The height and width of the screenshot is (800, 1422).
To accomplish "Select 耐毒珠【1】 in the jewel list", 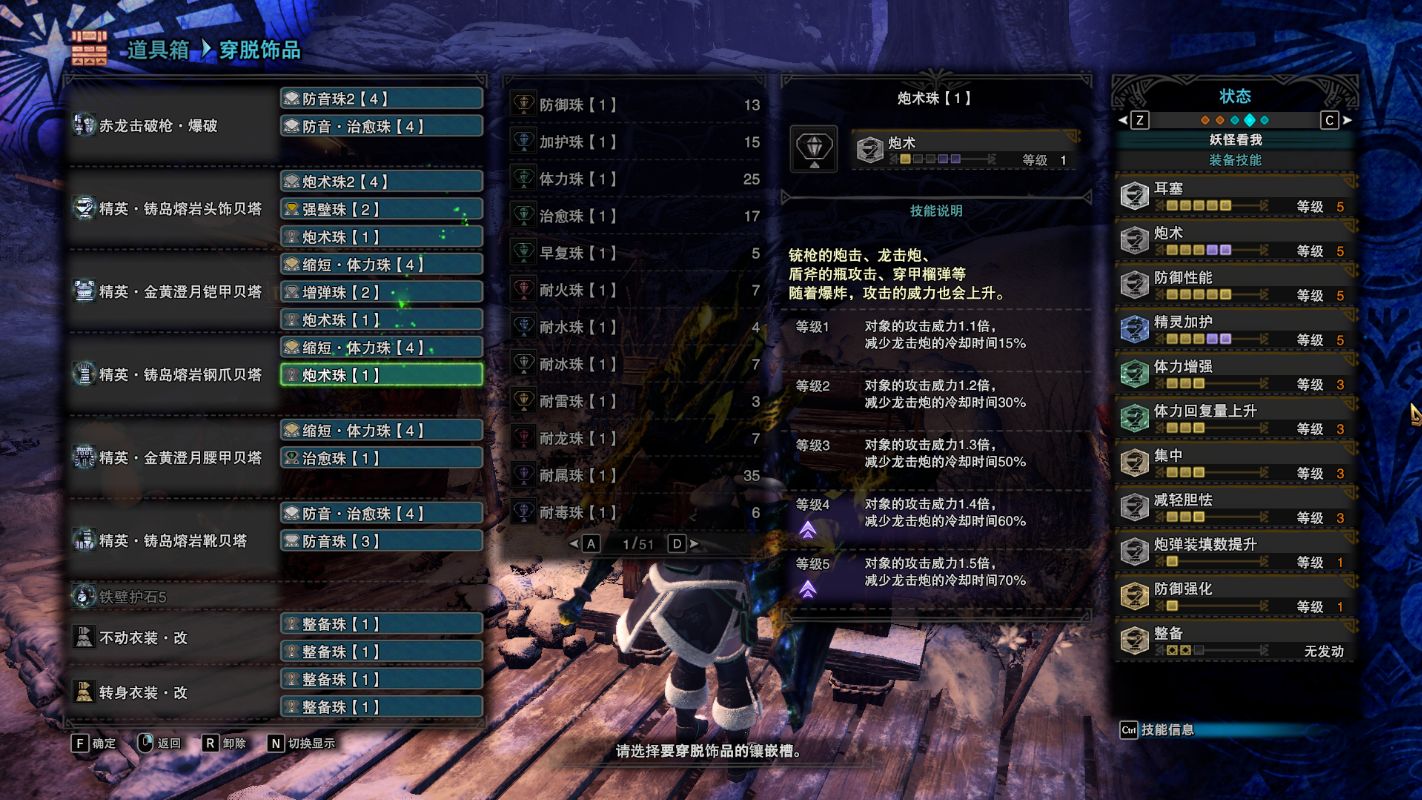I will pyautogui.click(x=636, y=512).
